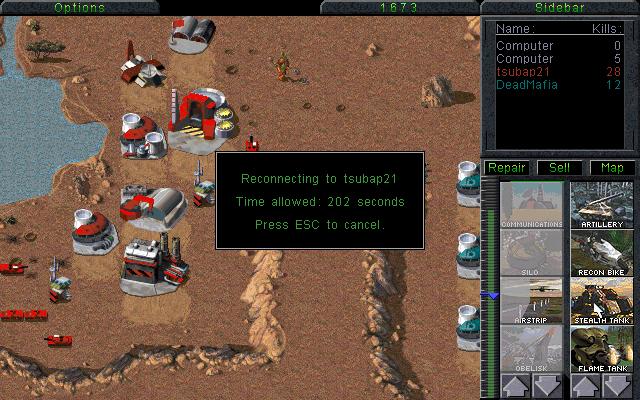Build a Flame Tank
The width and height of the screenshot is (640, 400).
pos(602,348)
